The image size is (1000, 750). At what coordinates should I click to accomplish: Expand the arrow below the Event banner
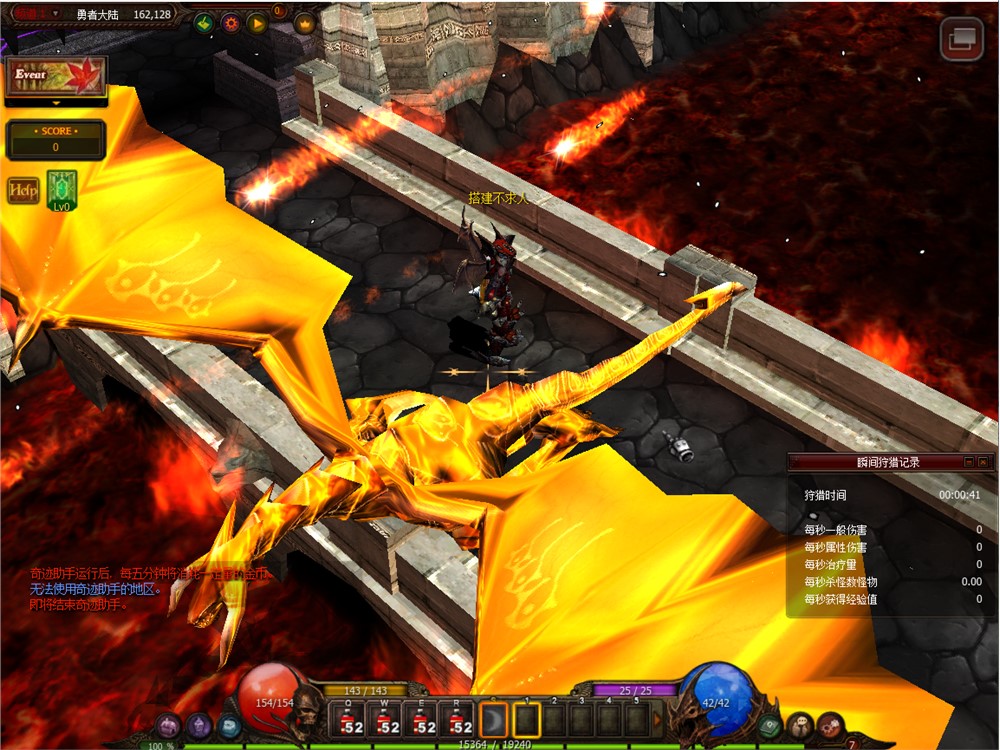coord(56,103)
